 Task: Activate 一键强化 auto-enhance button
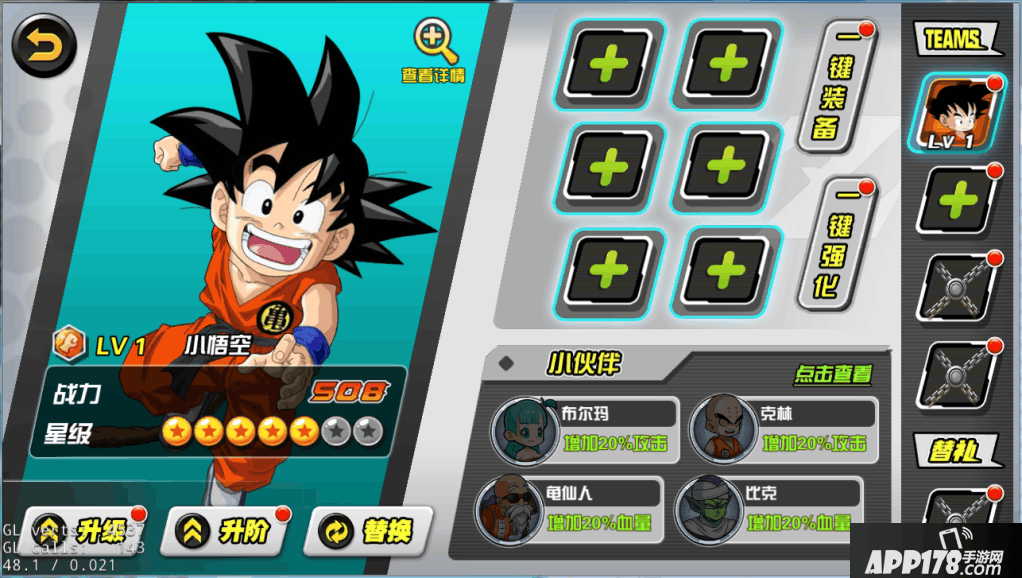[836, 243]
